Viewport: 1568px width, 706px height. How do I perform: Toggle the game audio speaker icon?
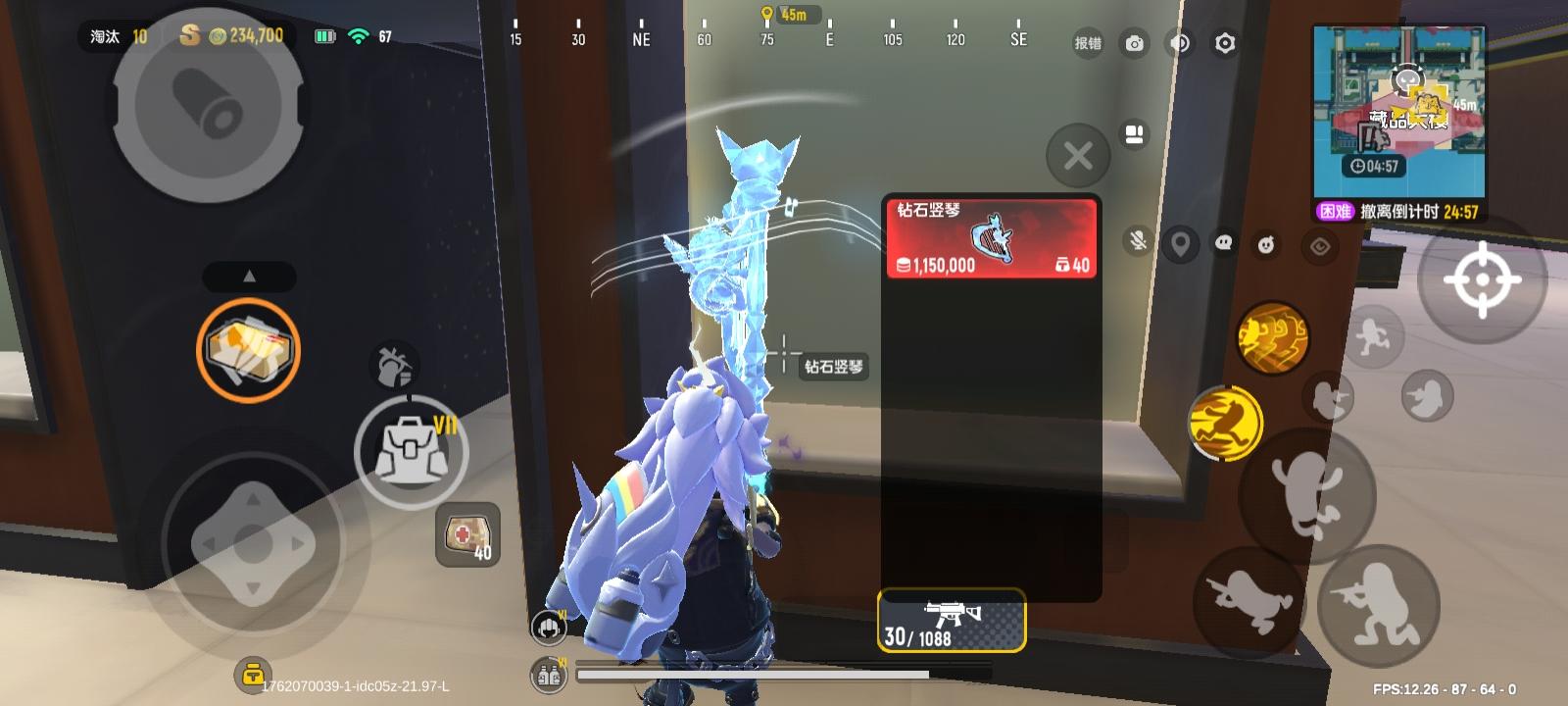point(1179,43)
